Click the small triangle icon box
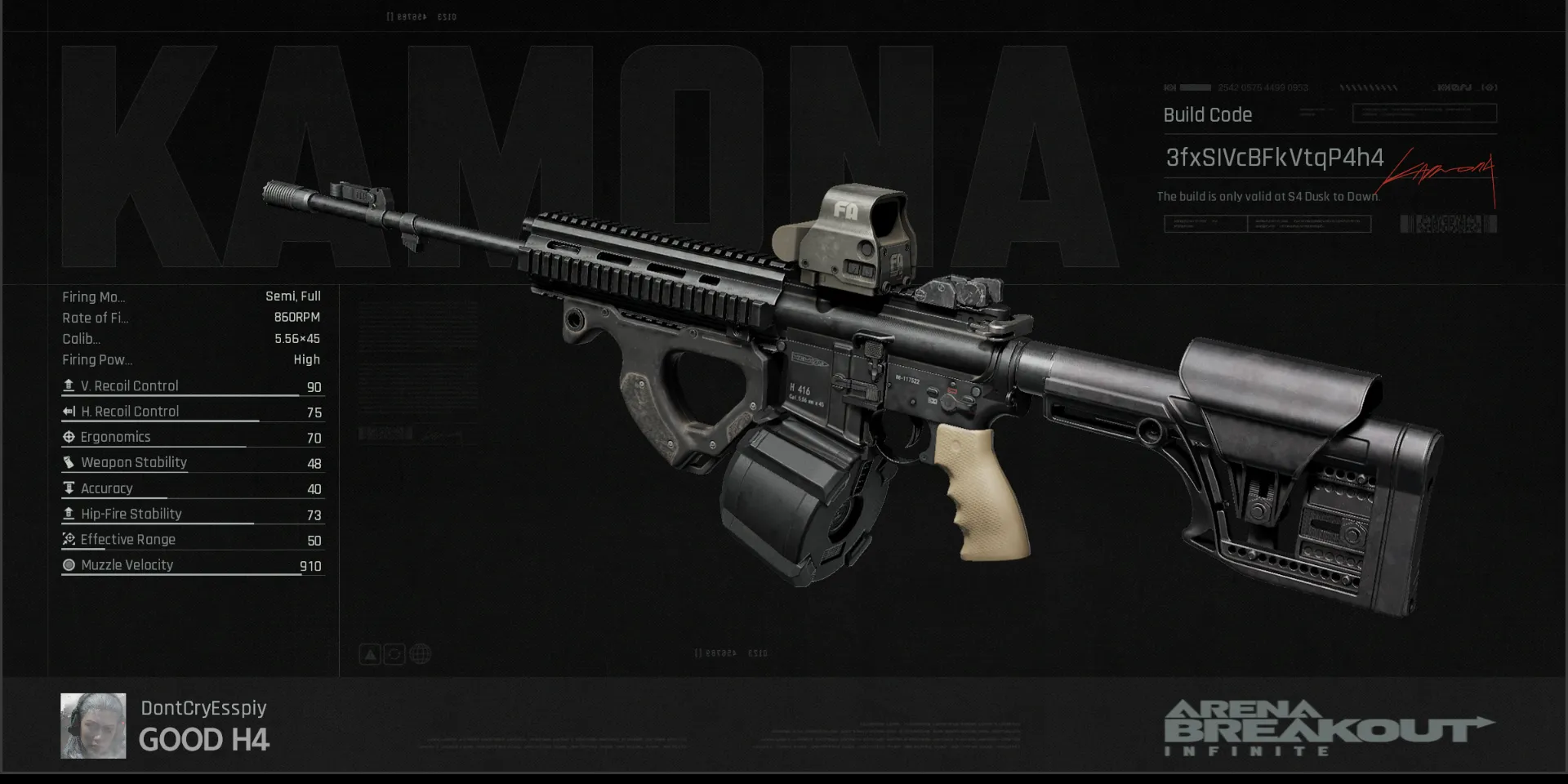The height and width of the screenshot is (784, 1568). (x=370, y=654)
